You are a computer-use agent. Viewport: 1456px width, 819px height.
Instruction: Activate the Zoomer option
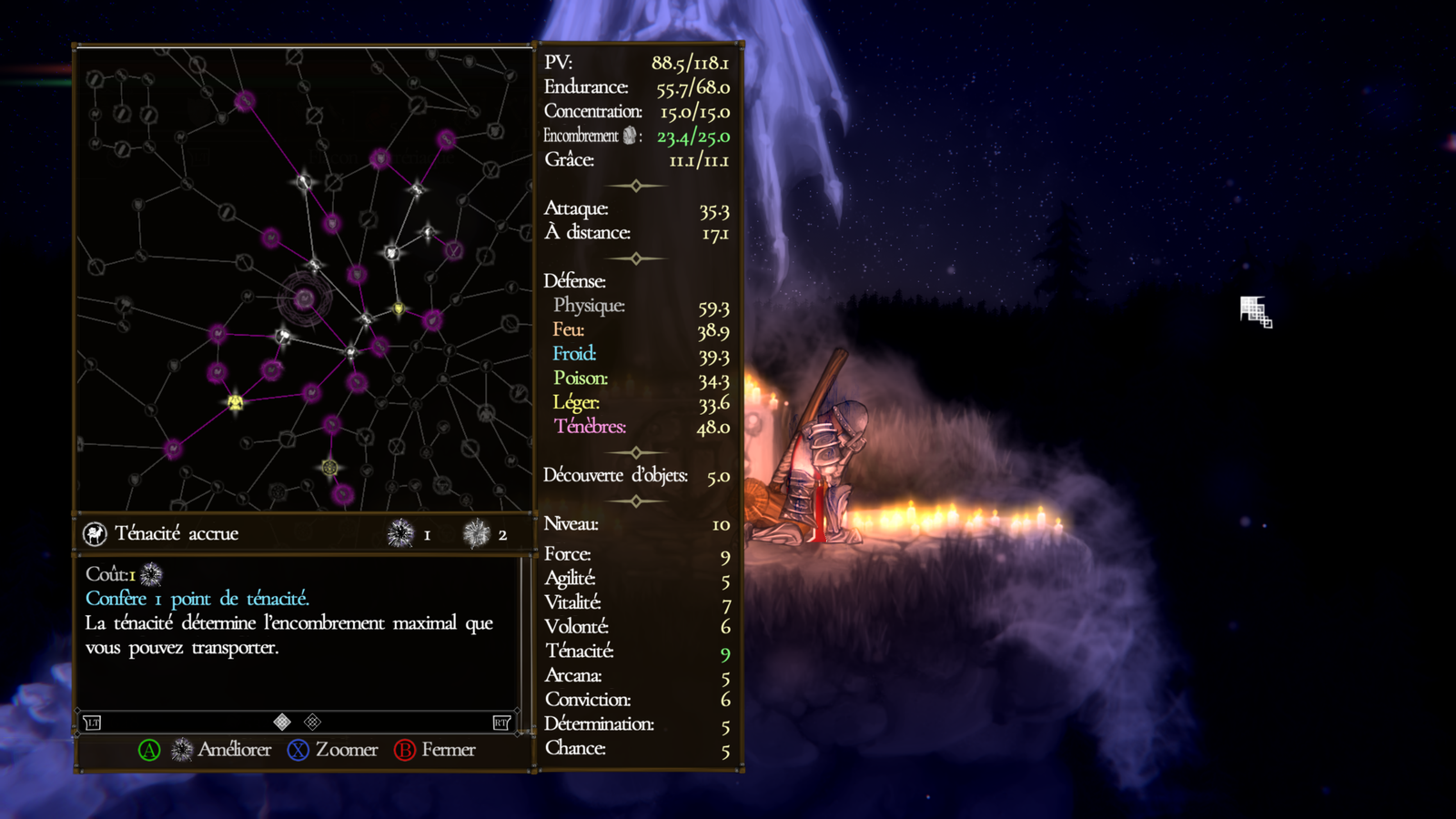pos(346,750)
